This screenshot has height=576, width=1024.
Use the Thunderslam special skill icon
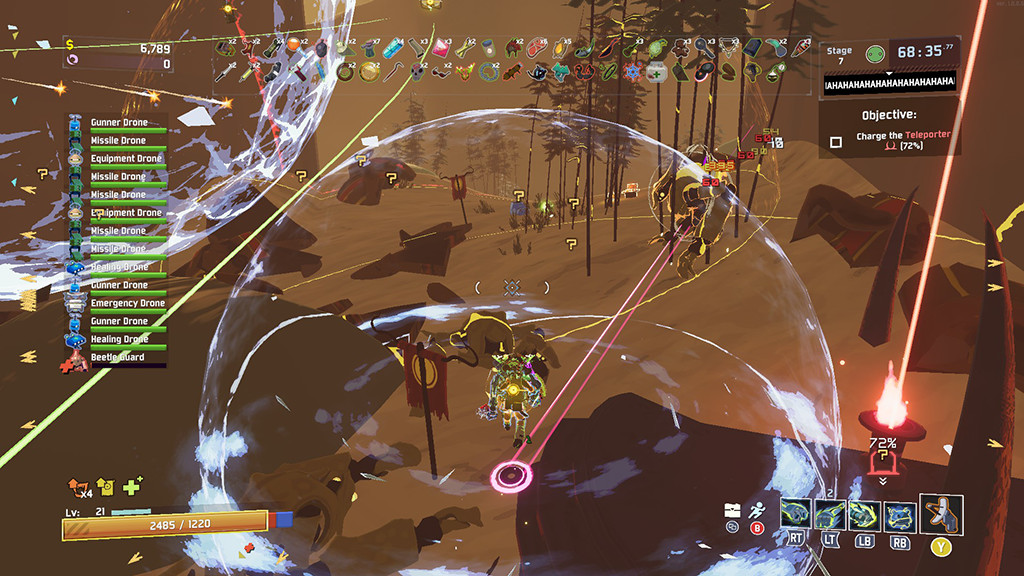(898, 515)
